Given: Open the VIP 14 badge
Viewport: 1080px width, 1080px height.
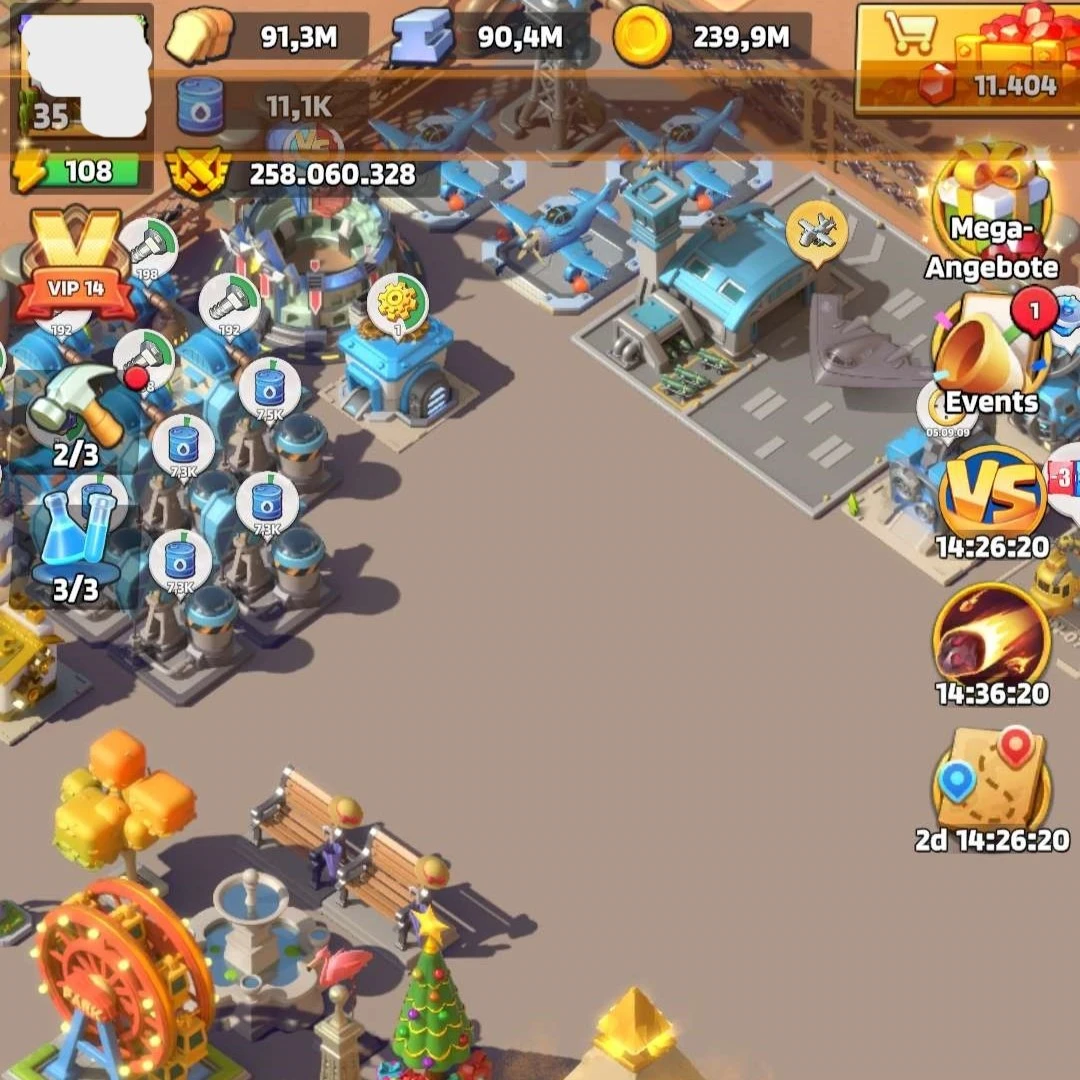Looking at the screenshot, I should (x=76, y=262).
